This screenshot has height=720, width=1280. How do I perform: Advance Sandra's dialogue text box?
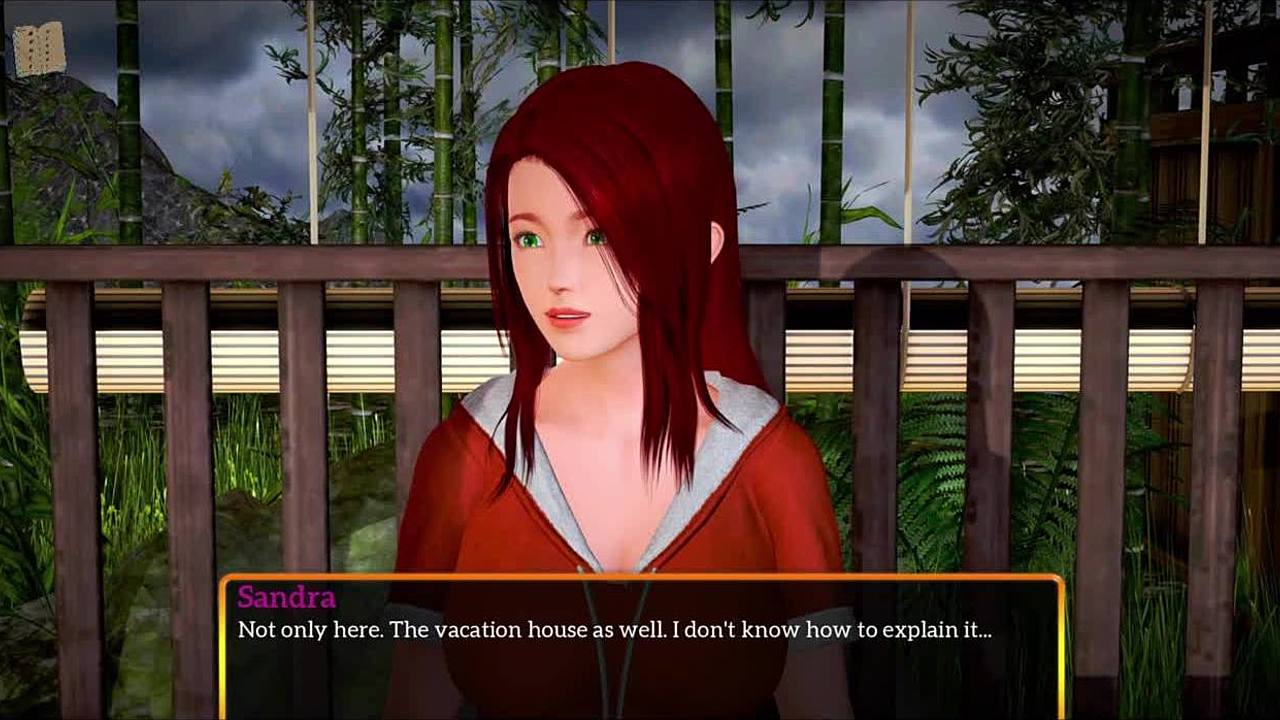(x=640, y=646)
